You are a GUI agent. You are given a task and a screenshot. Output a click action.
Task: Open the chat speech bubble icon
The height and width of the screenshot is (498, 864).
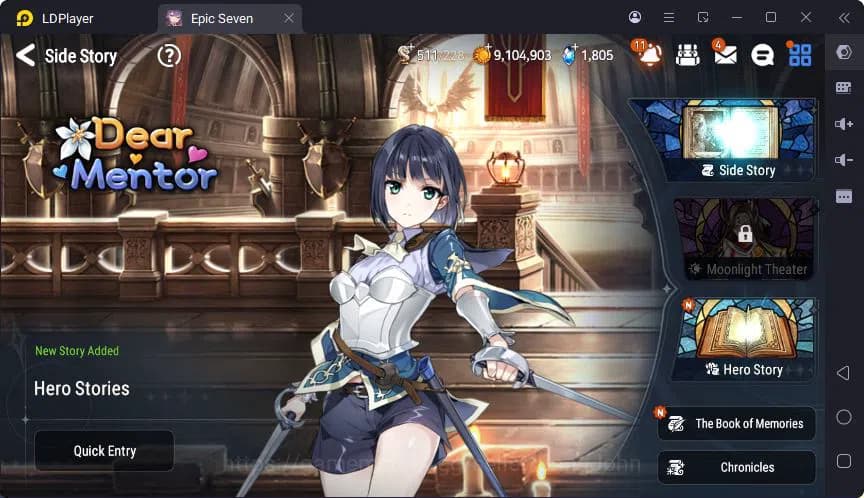pos(762,56)
